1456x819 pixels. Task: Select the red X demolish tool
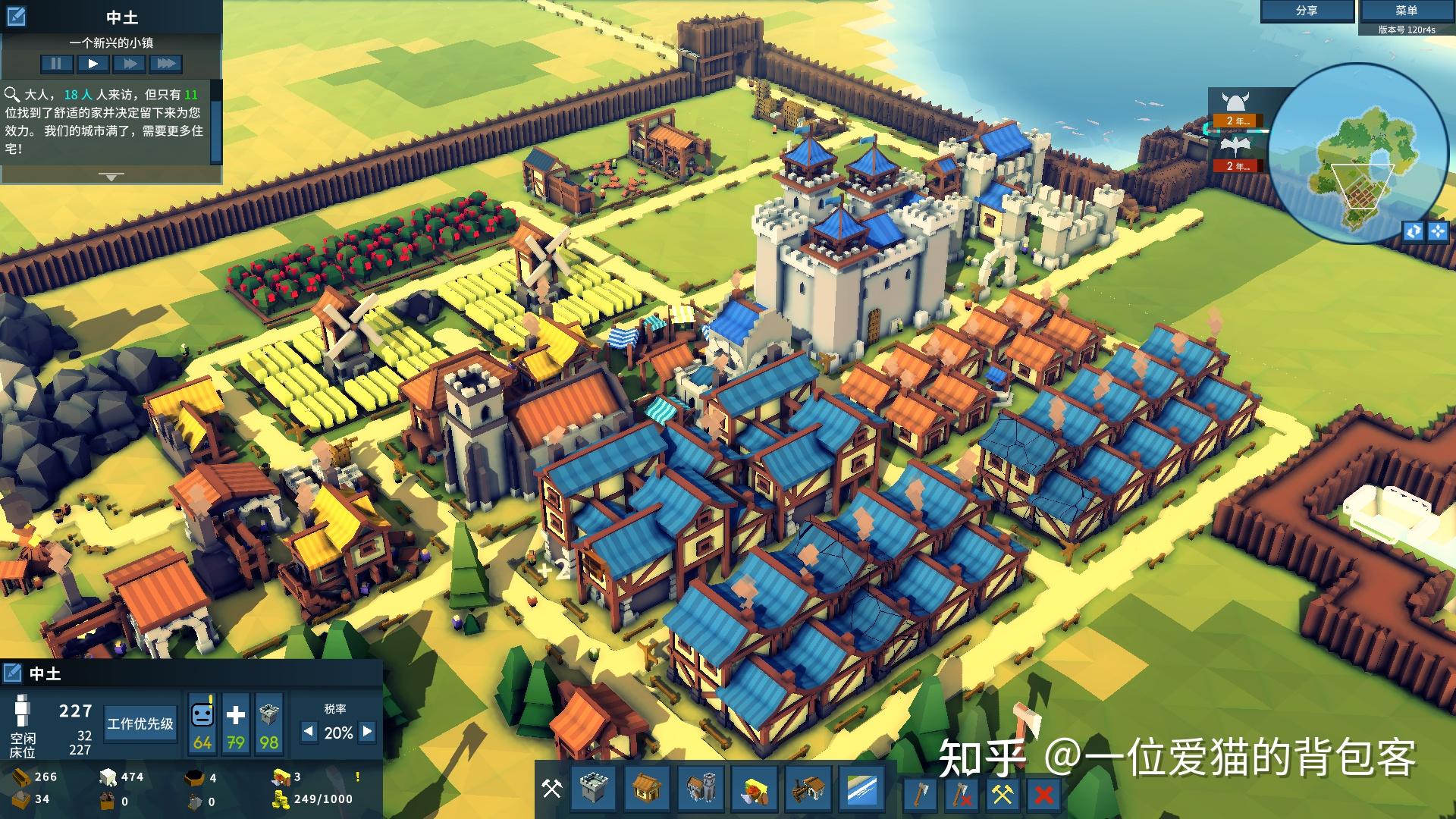(1043, 794)
